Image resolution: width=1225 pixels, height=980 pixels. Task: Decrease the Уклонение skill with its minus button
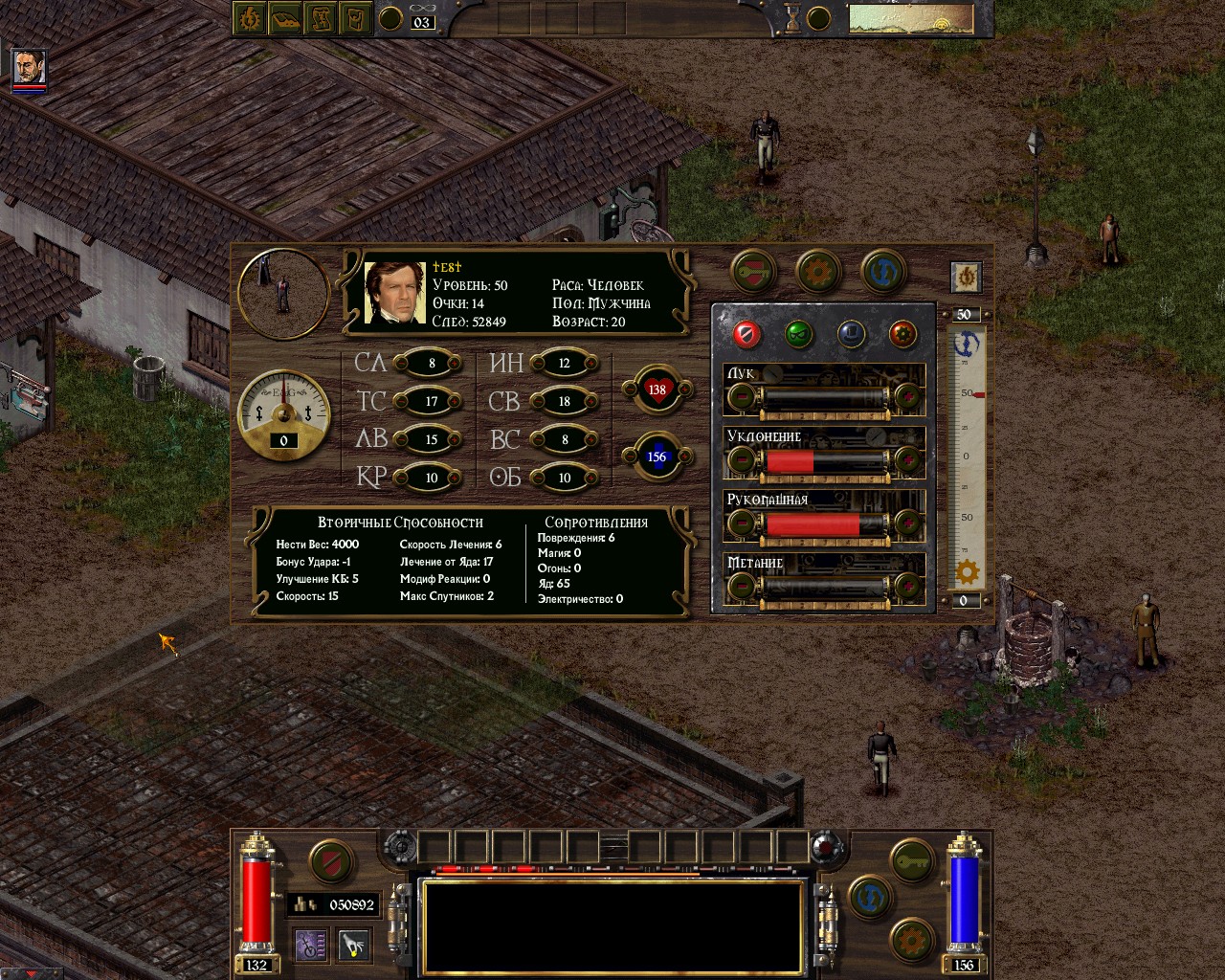pos(742,460)
